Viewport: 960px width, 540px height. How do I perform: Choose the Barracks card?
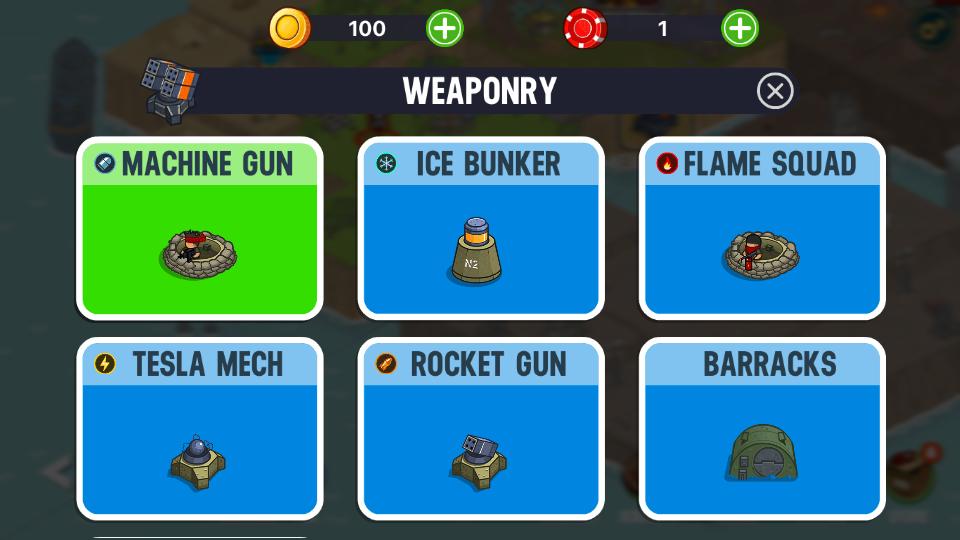pyautogui.click(x=762, y=430)
